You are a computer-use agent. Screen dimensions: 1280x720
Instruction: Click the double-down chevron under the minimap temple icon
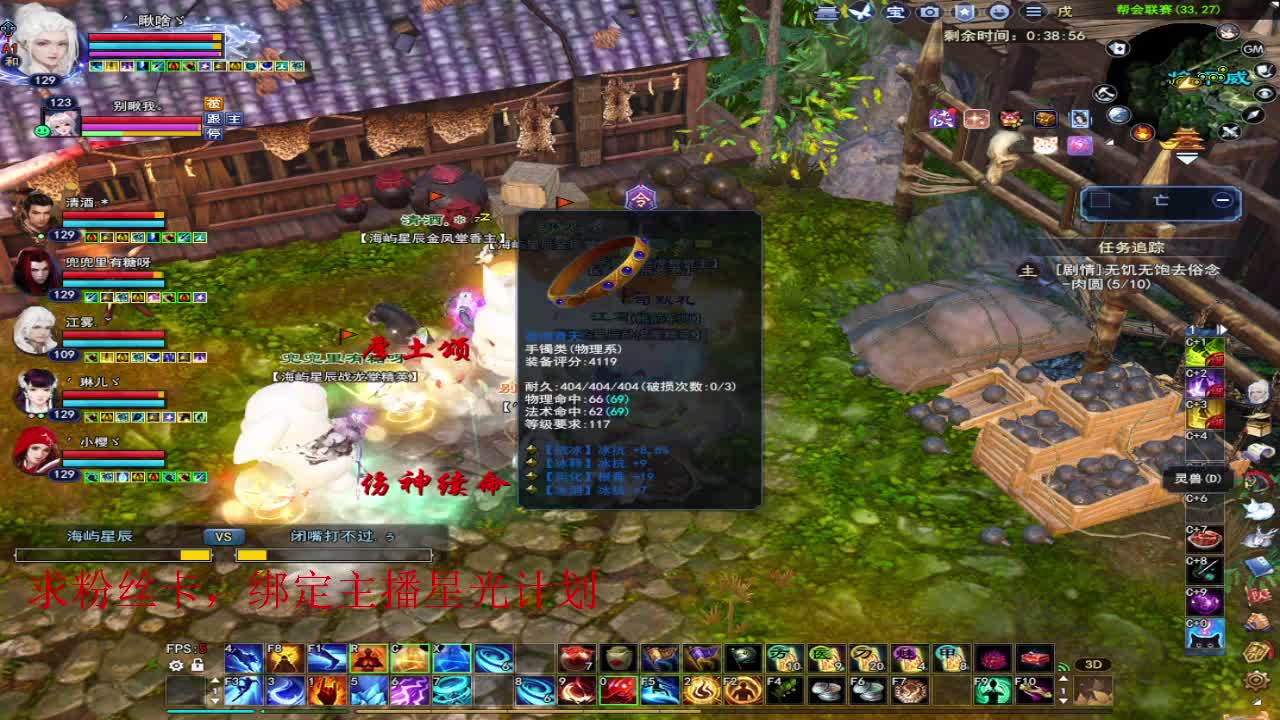pos(1186,156)
